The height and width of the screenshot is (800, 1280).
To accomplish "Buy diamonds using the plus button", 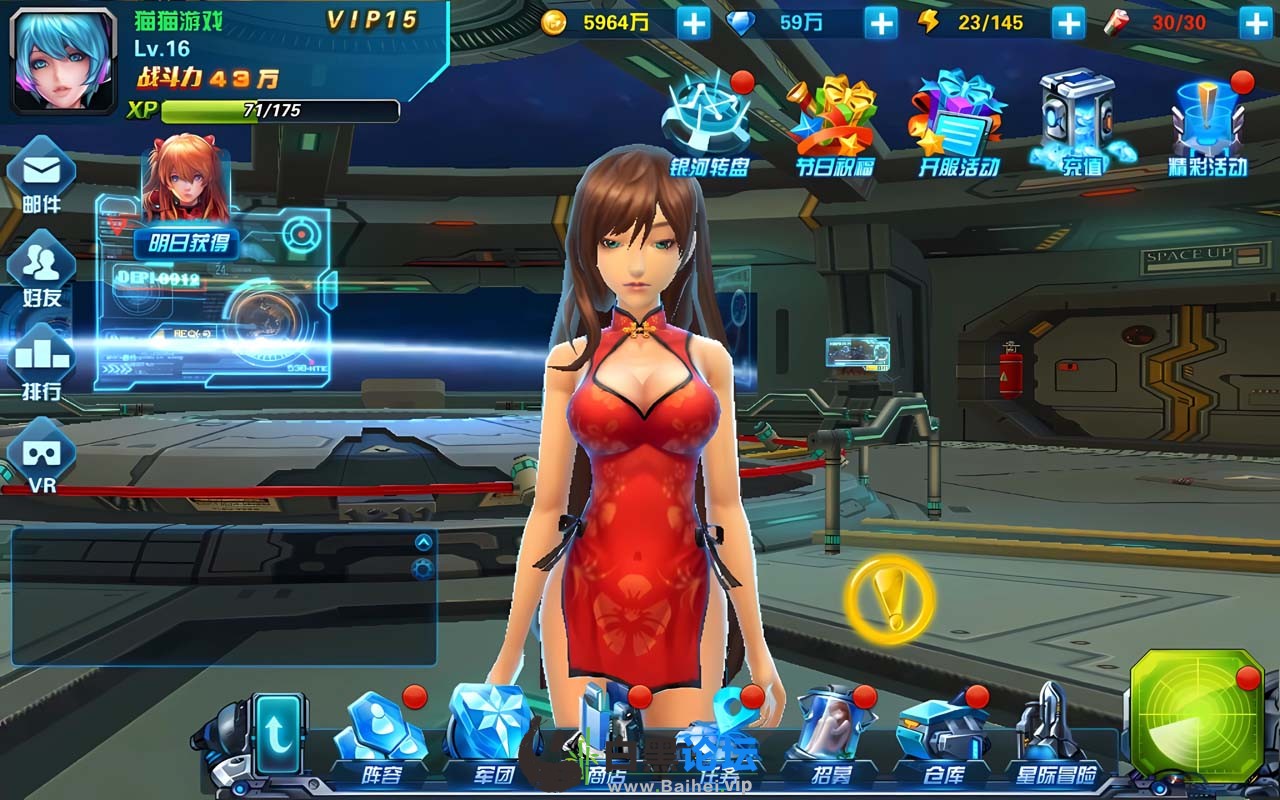I will [880, 22].
